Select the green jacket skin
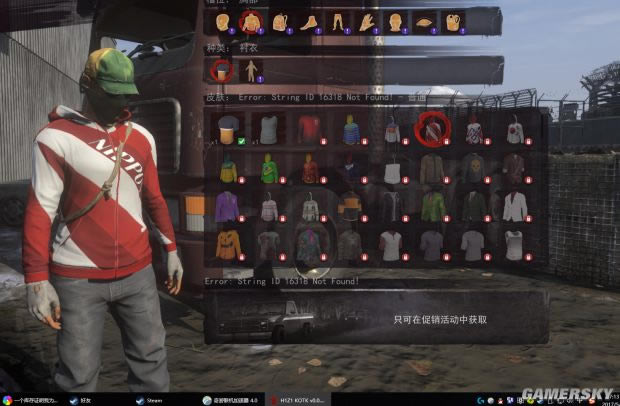The height and width of the screenshot is (406, 620). click(x=432, y=206)
